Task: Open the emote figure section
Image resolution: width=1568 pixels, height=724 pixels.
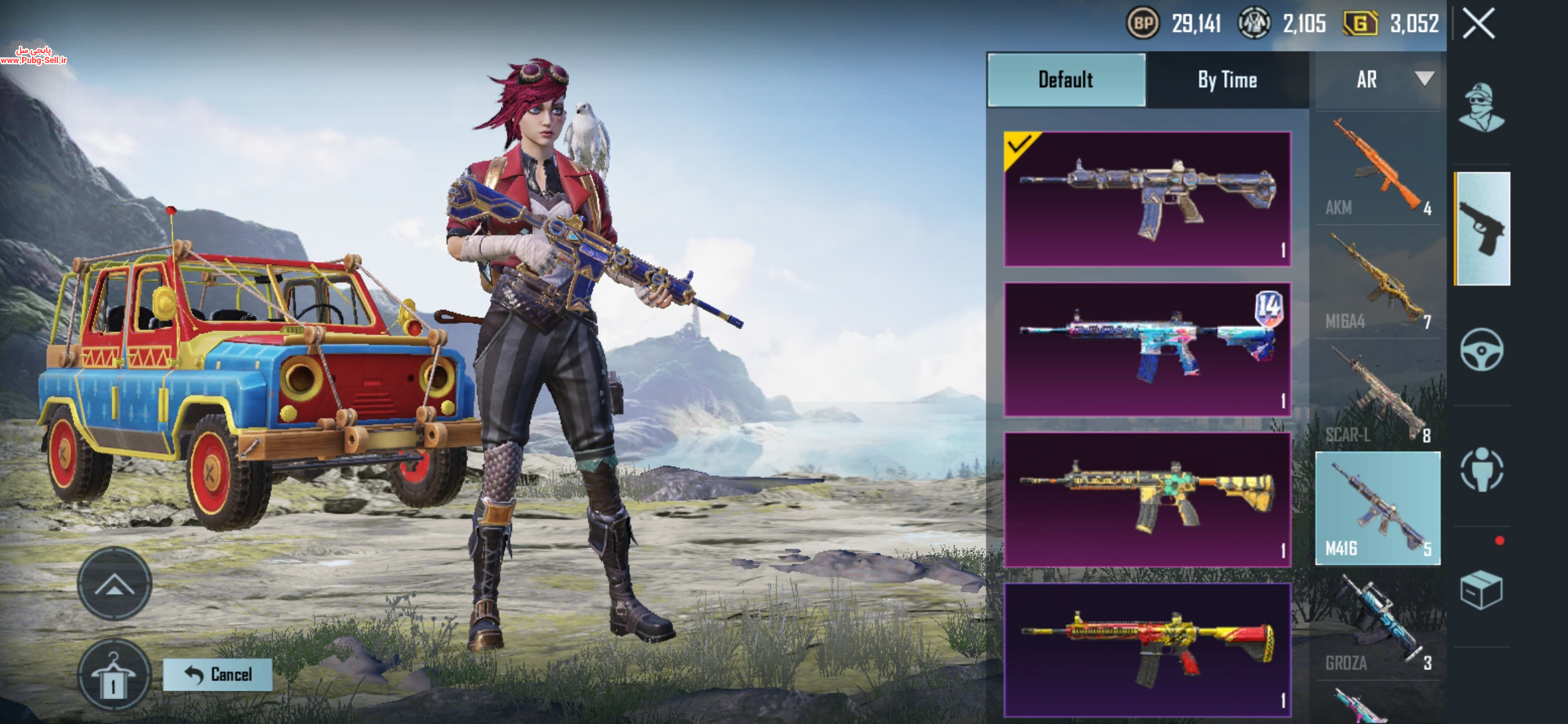Action: [x=1482, y=470]
